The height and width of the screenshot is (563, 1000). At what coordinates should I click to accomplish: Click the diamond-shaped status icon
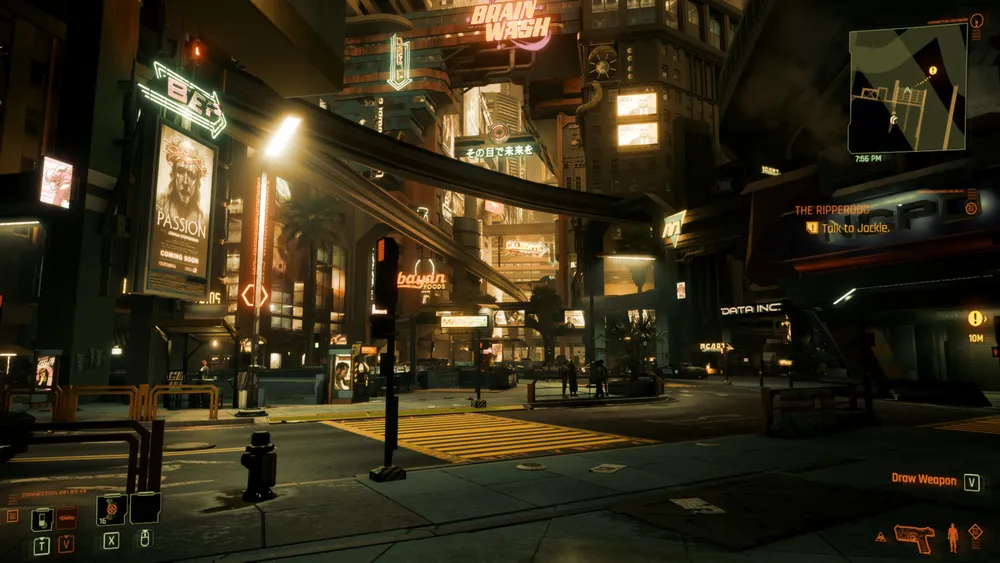975,531
